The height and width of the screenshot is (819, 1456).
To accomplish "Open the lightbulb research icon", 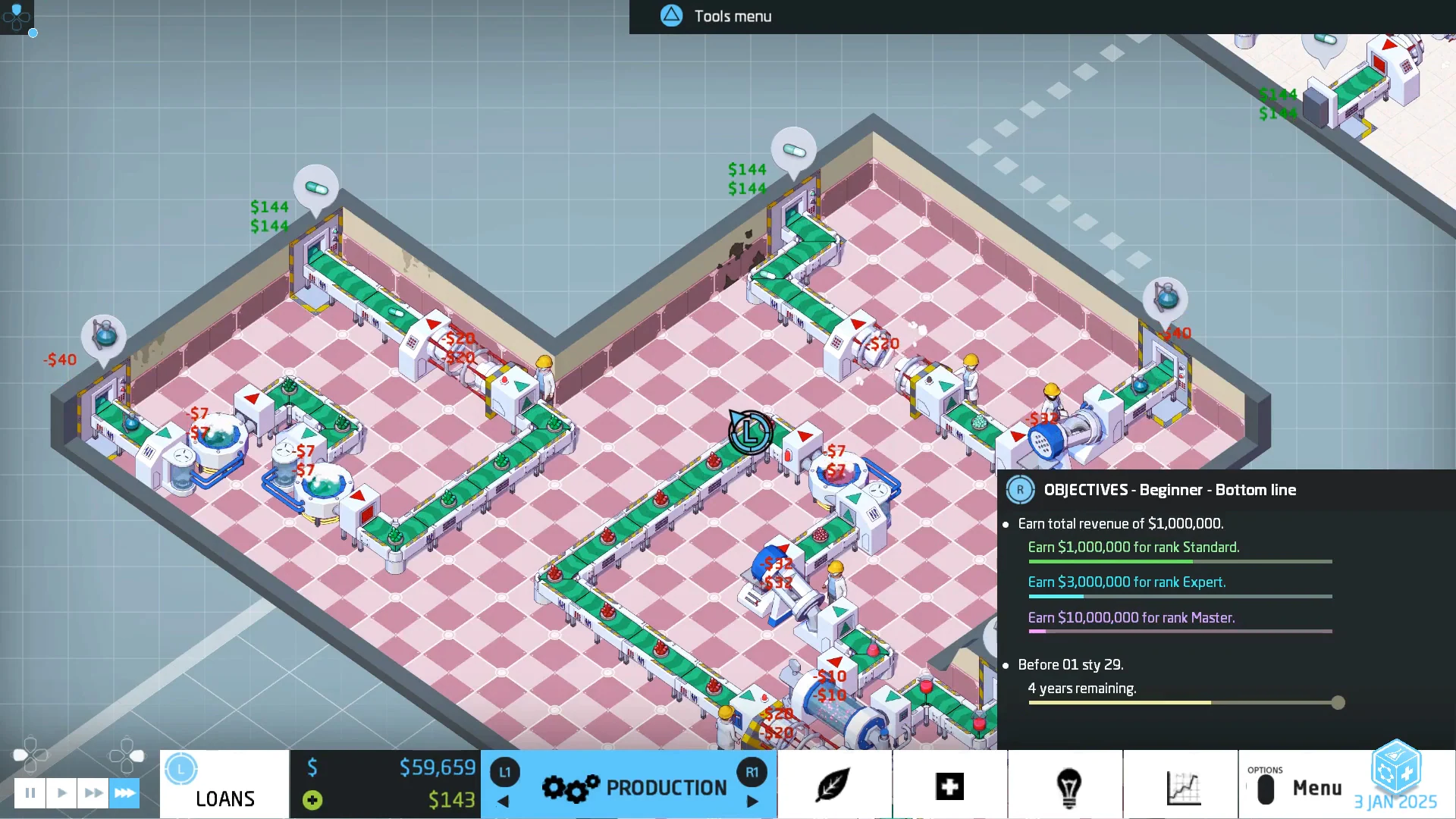I will [x=1068, y=787].
